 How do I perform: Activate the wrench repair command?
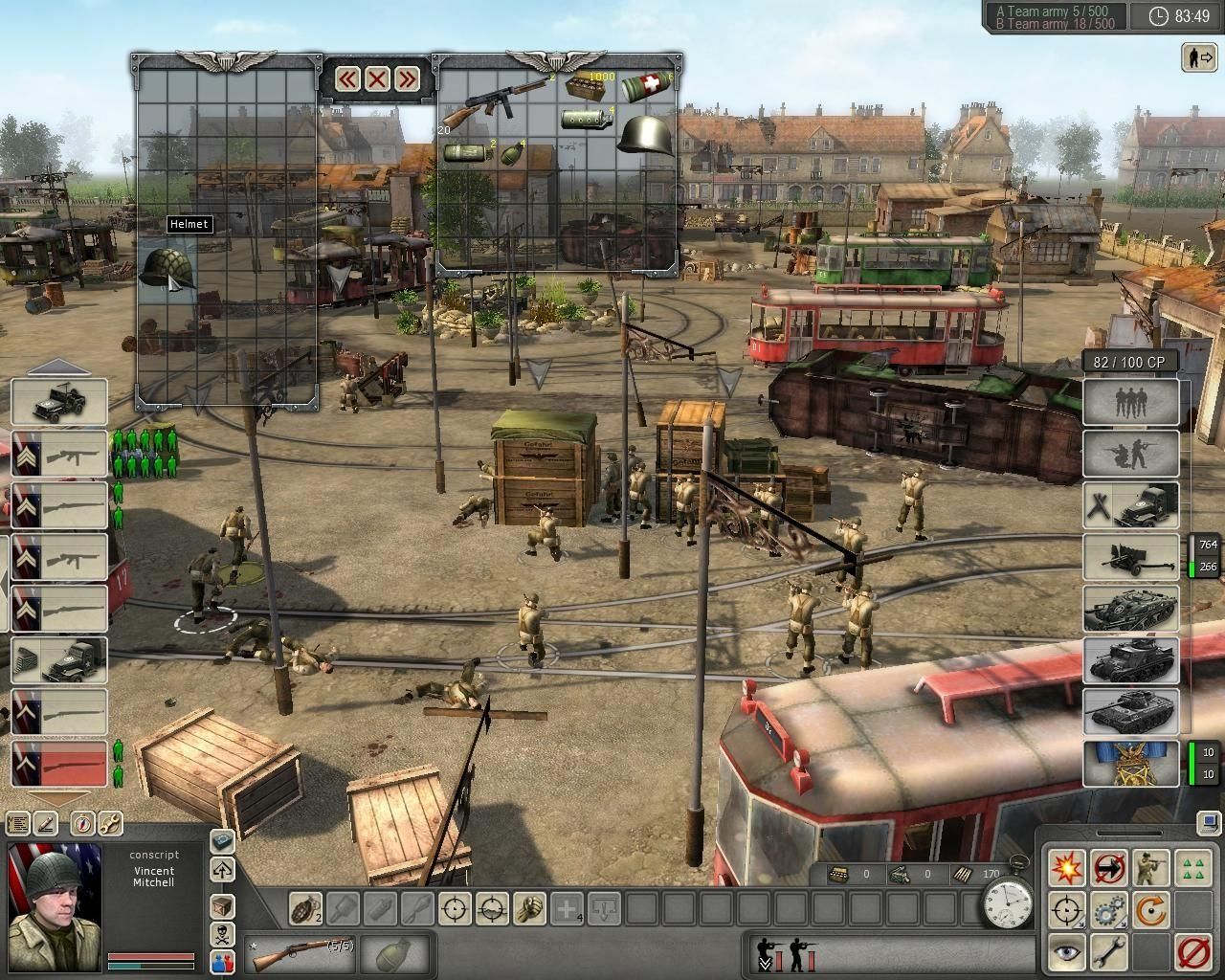1108,952
